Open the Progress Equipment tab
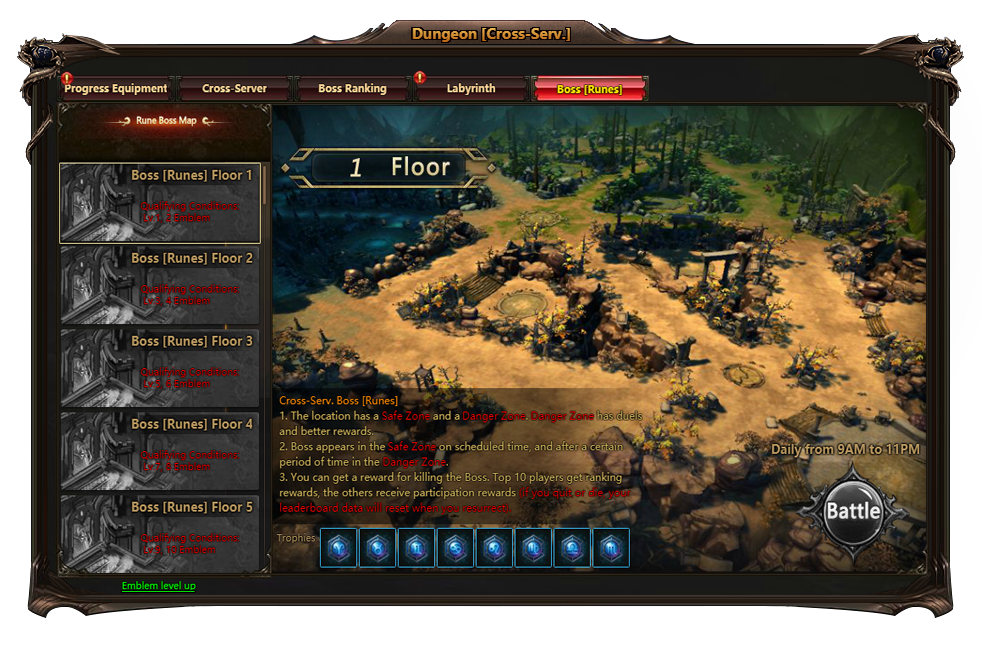The width and height of the screenshot is (982, 646). coord(116,89)
